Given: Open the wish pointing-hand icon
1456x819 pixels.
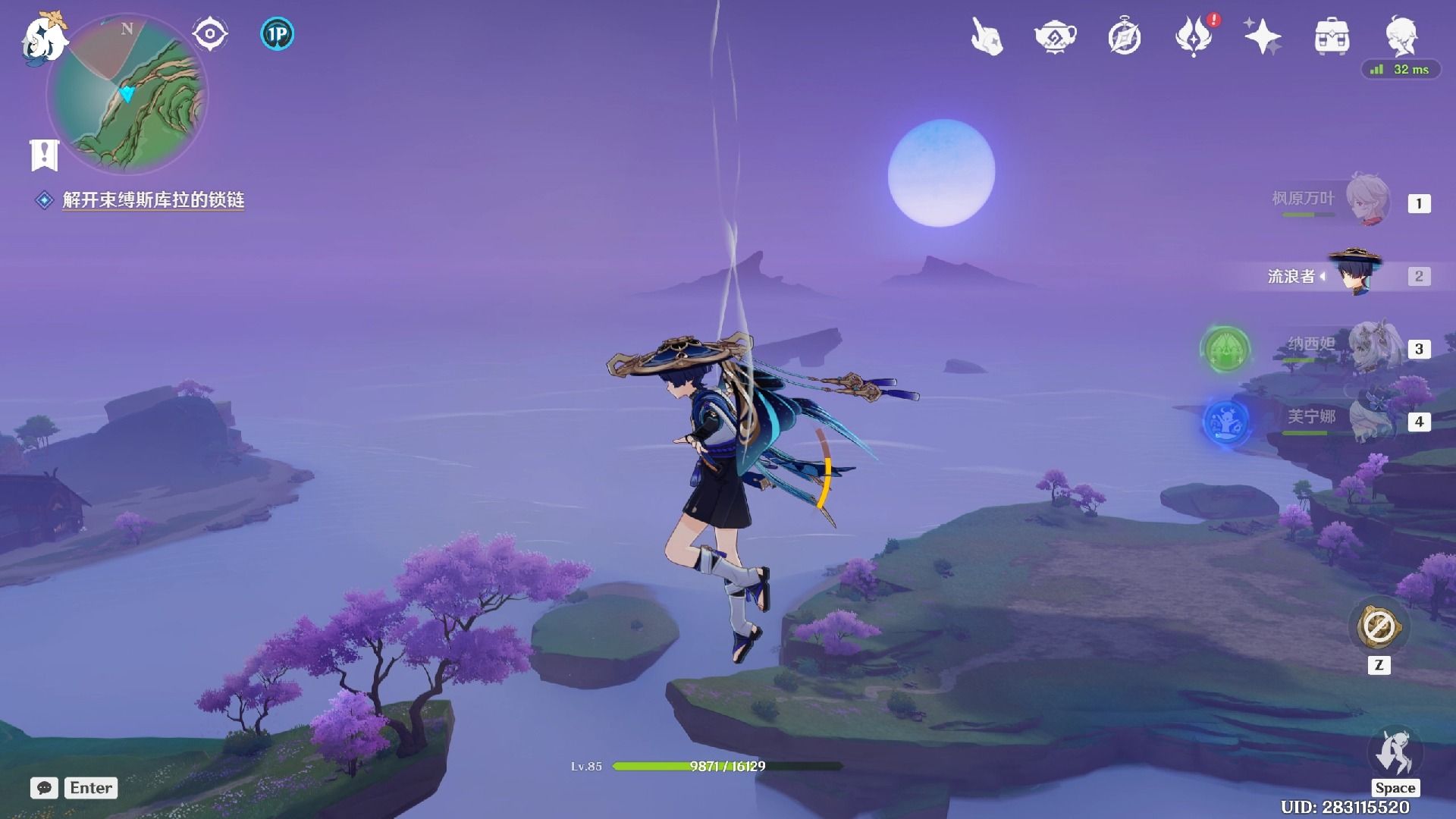Looking at the screenshot, I should (x=987, y=36).
